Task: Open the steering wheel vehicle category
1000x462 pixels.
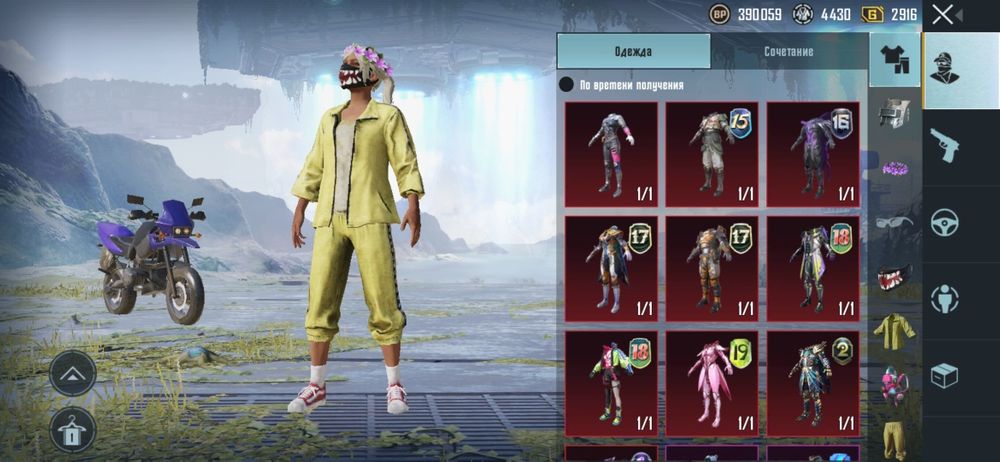Action: 945,222
